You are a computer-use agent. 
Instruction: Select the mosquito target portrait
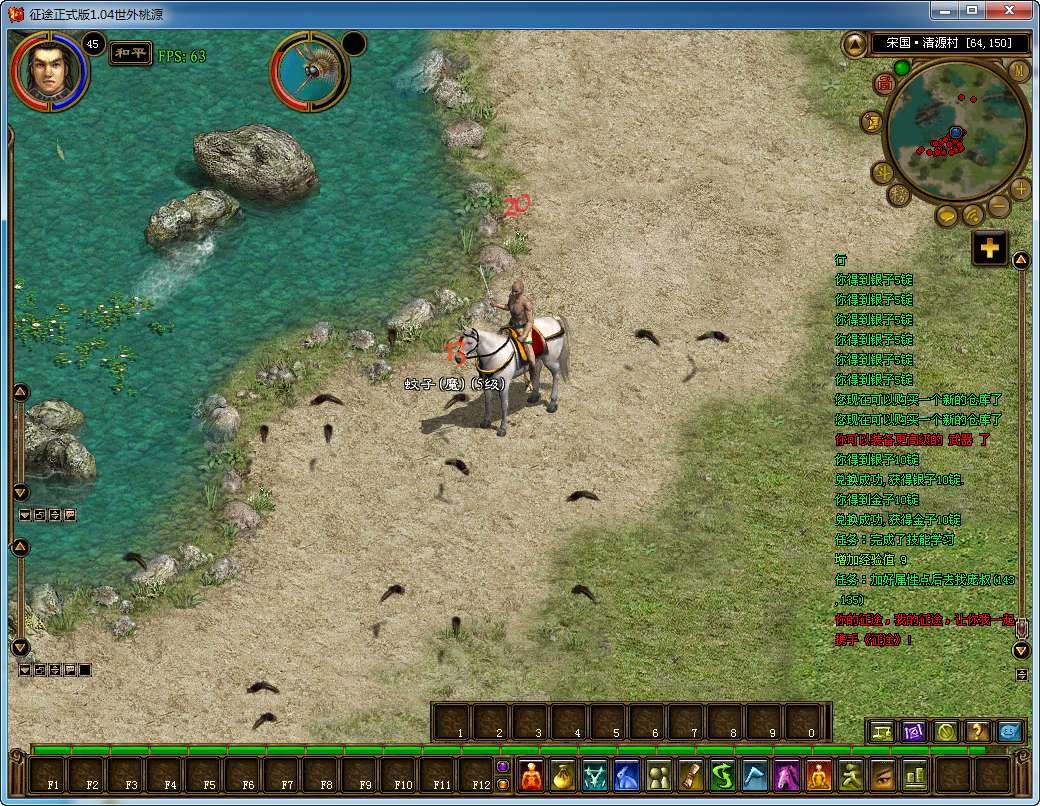click(x=310, y=71)
